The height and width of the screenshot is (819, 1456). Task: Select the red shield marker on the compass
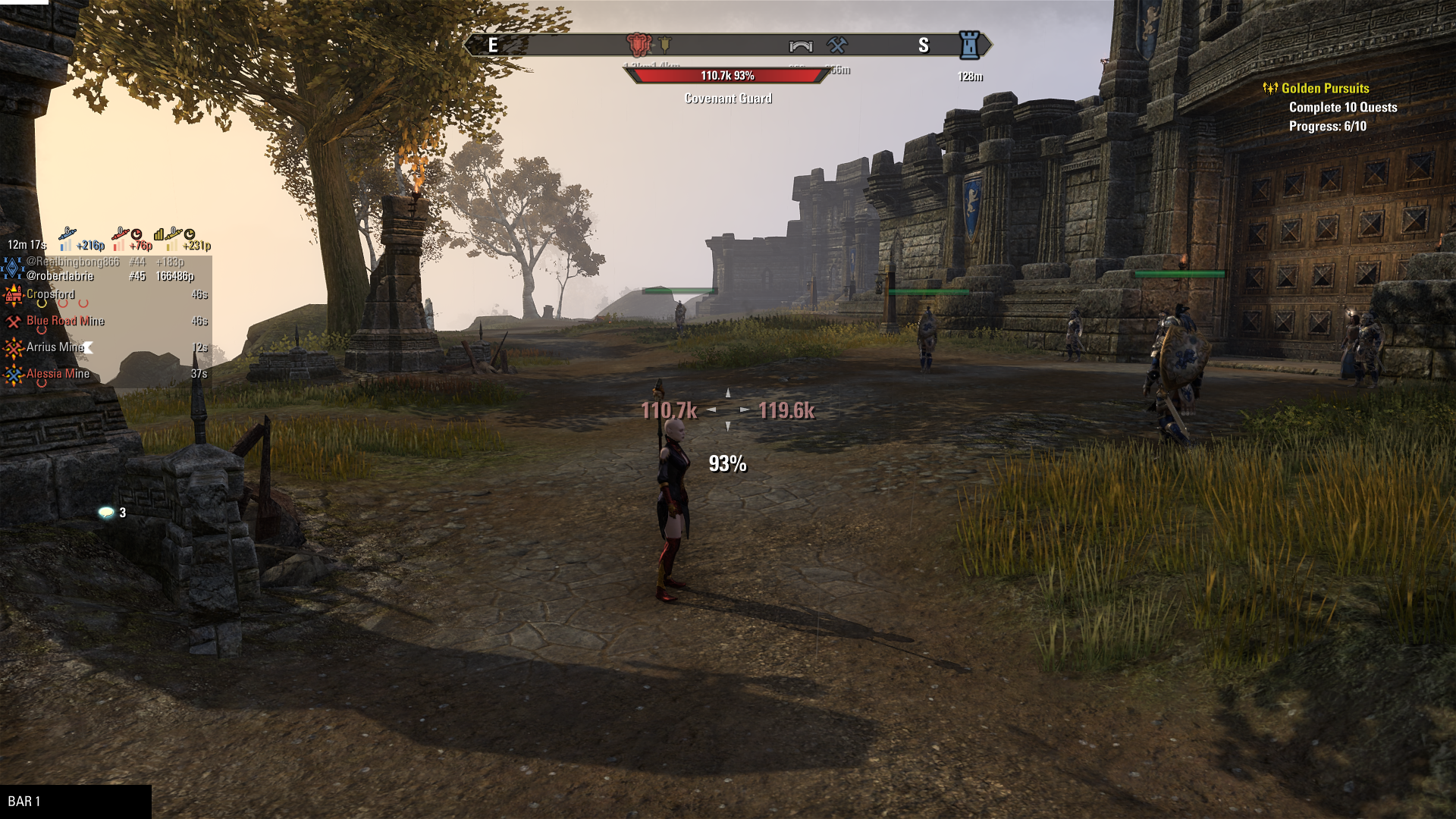pyautogui.click(x=638, y=45)
